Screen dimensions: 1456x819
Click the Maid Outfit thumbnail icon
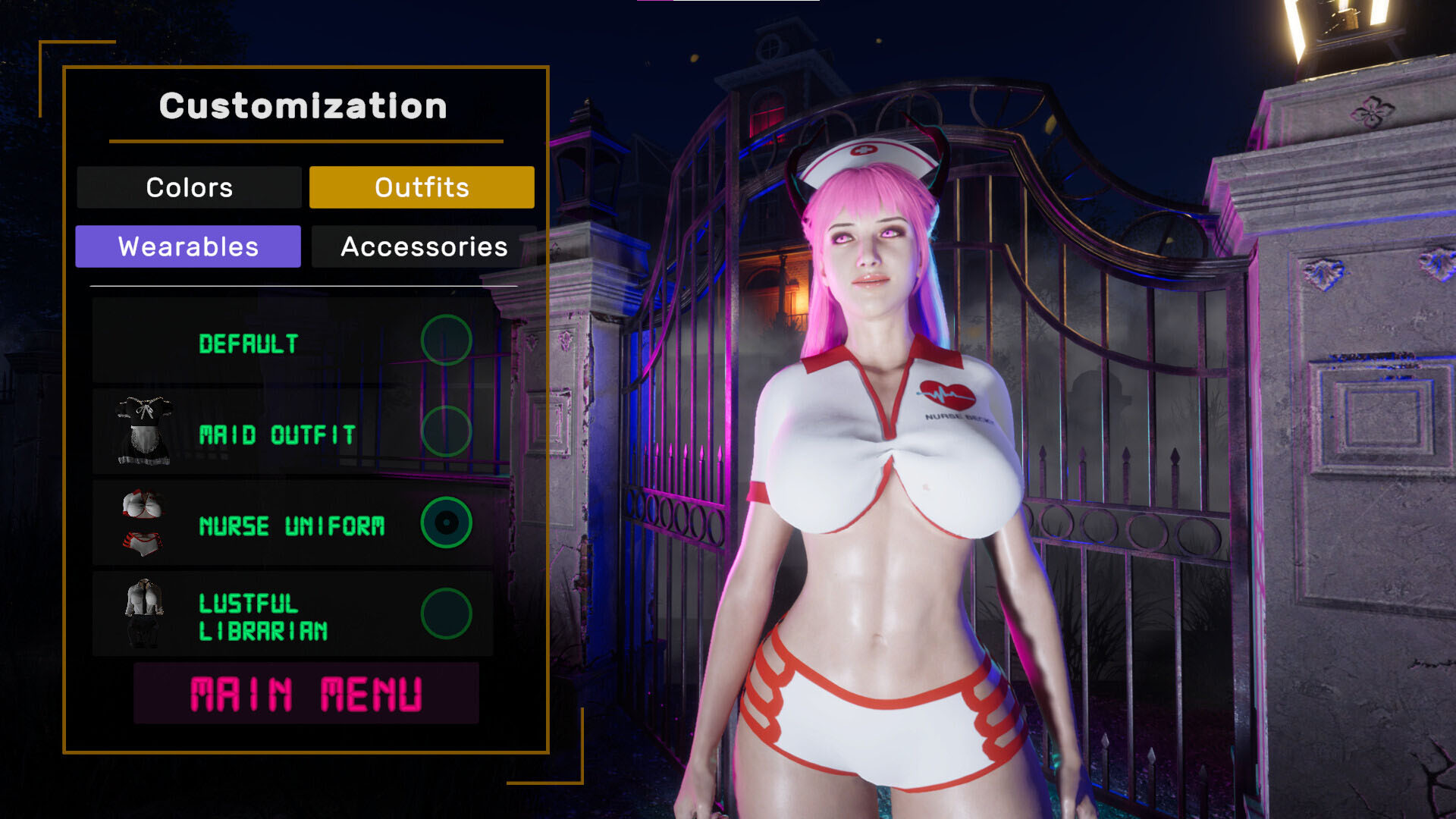[x=144, y=432]
